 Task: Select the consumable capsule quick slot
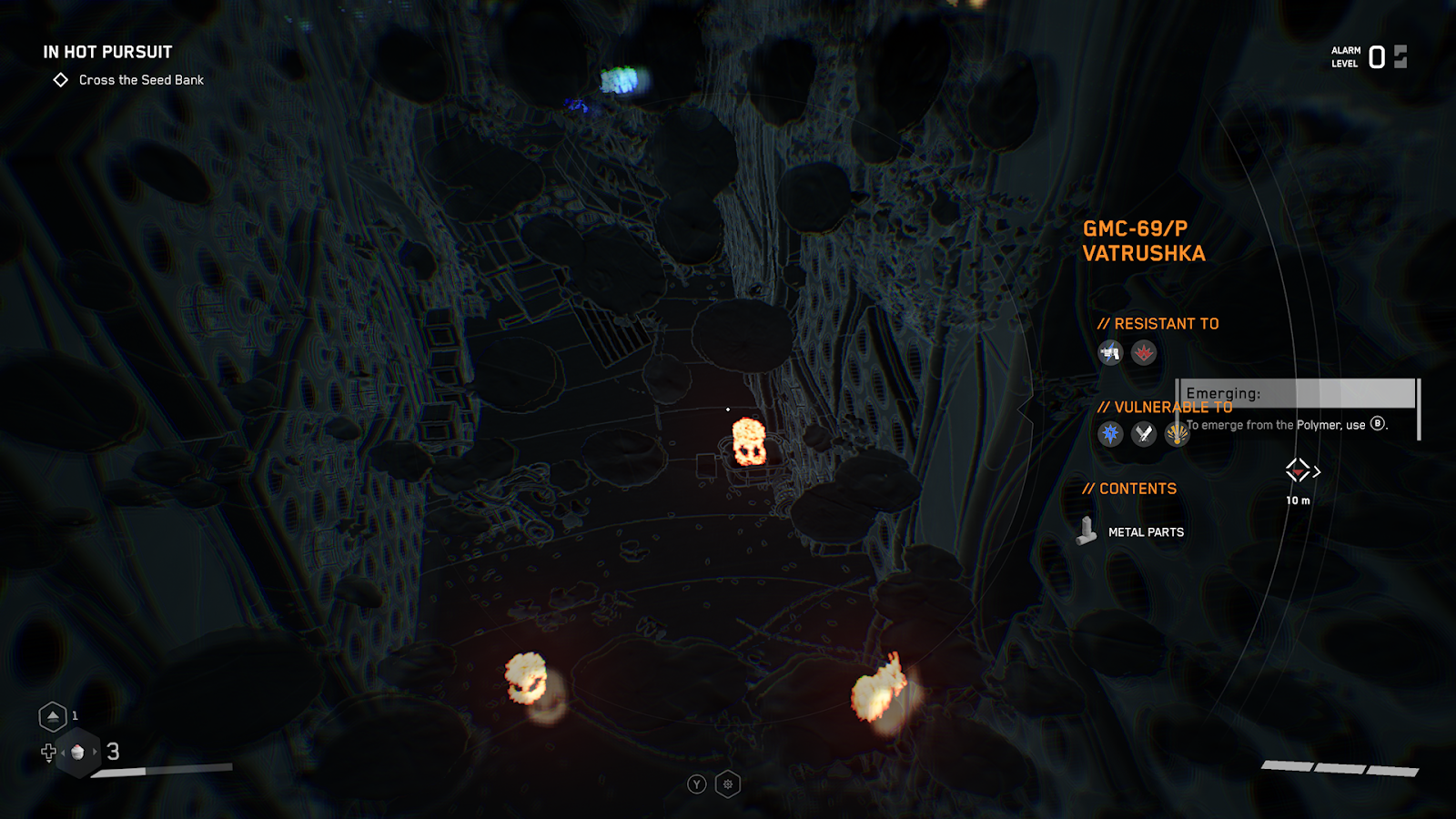pos(78,753)
